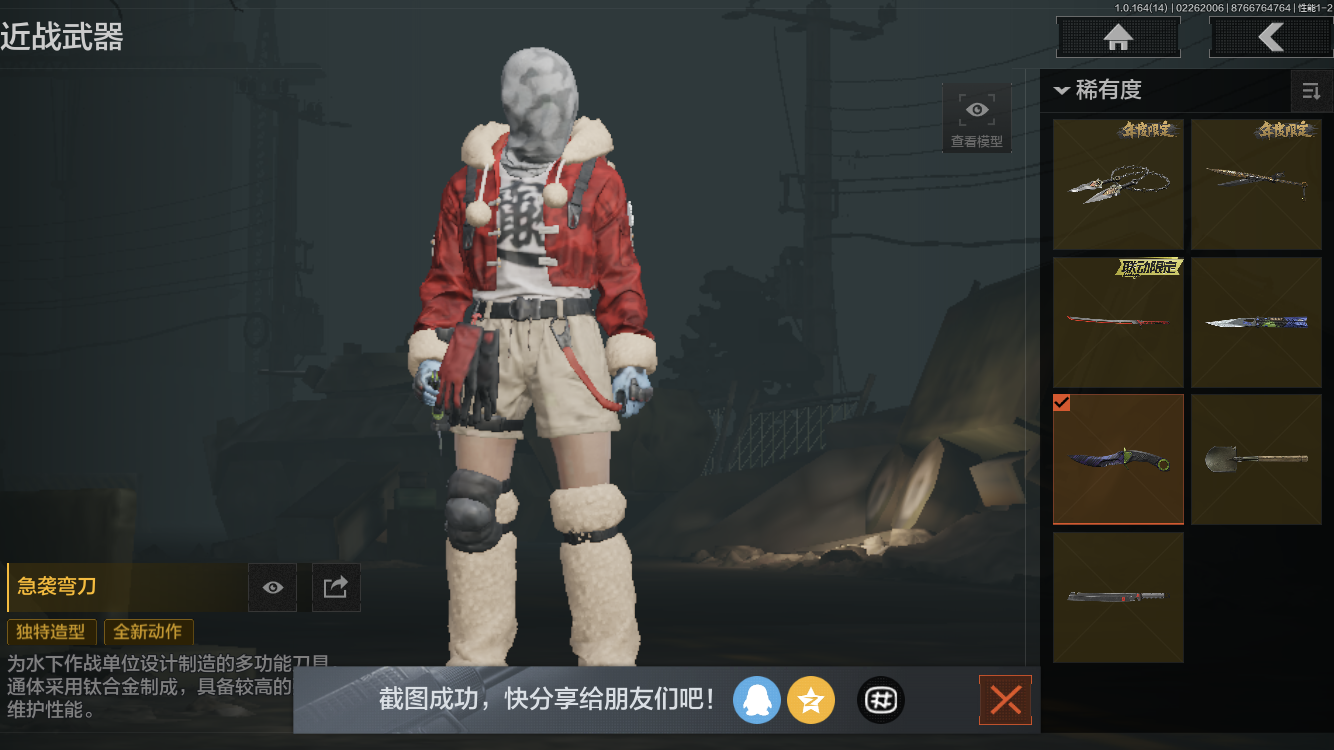Share the screenshot to QQ
The width and height of the screenshot is (1334, 750).
[x=757, y=700]
